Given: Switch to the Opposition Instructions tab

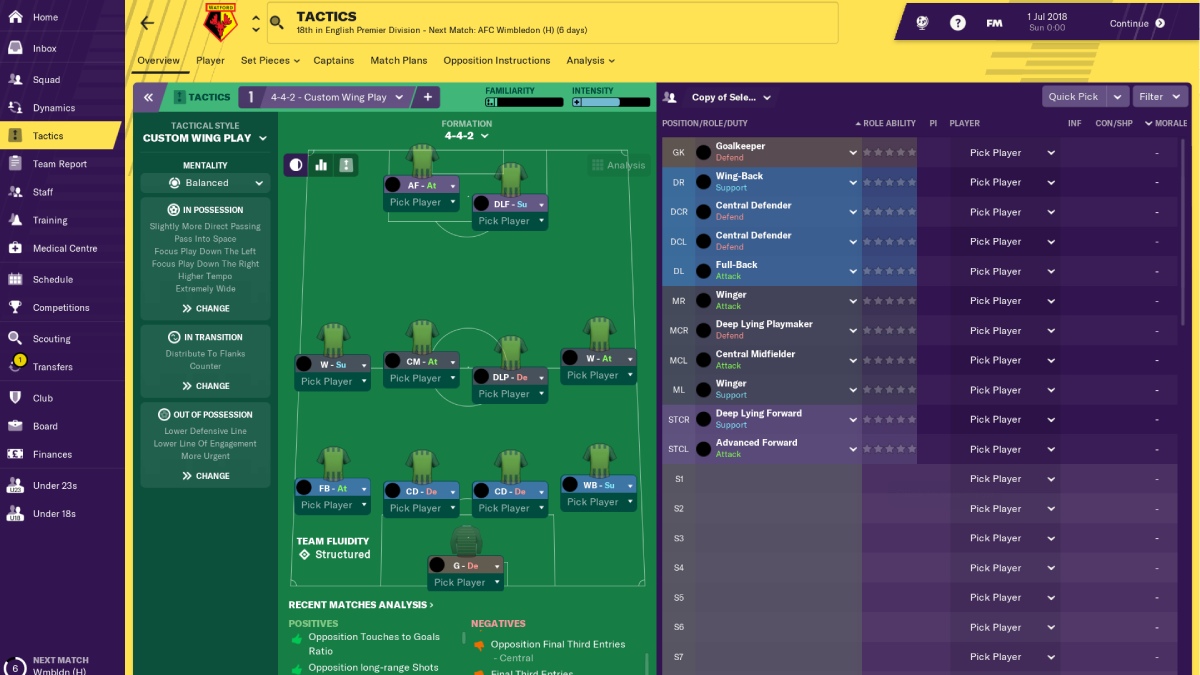Looking at the screenshot, I should click(x=496, y=61).
